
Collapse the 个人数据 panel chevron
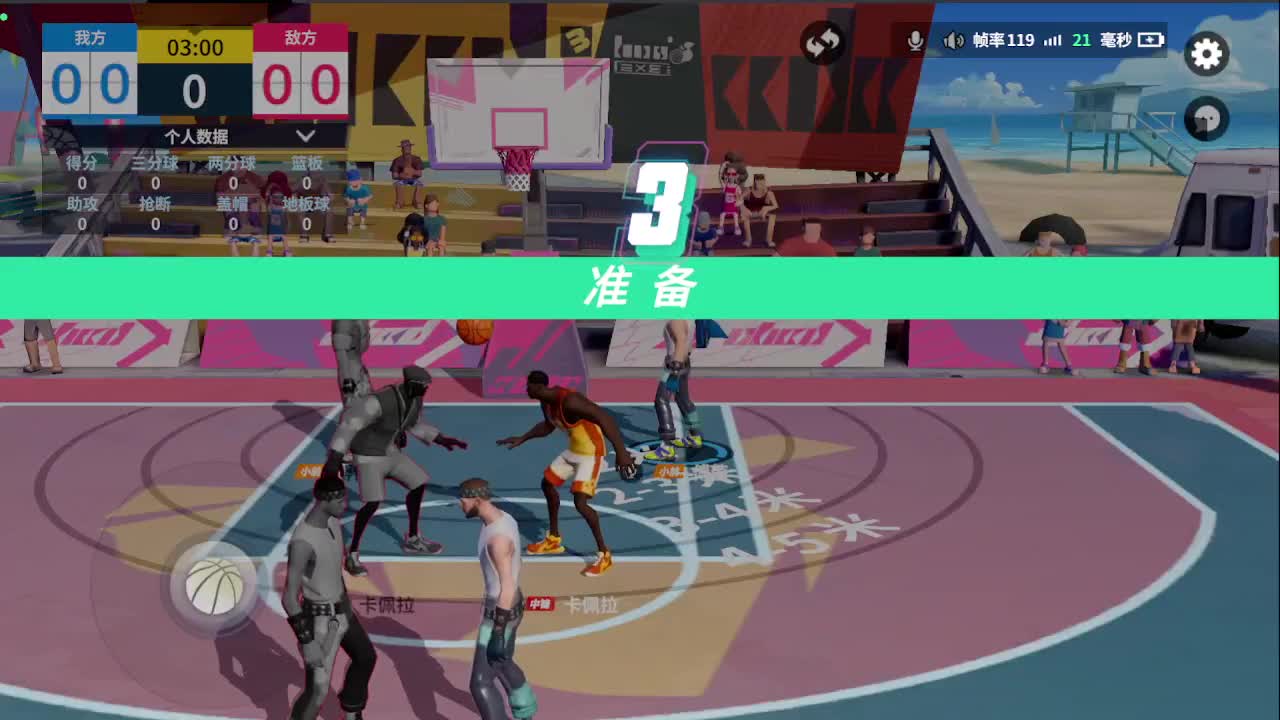click(x=305, y=137)
